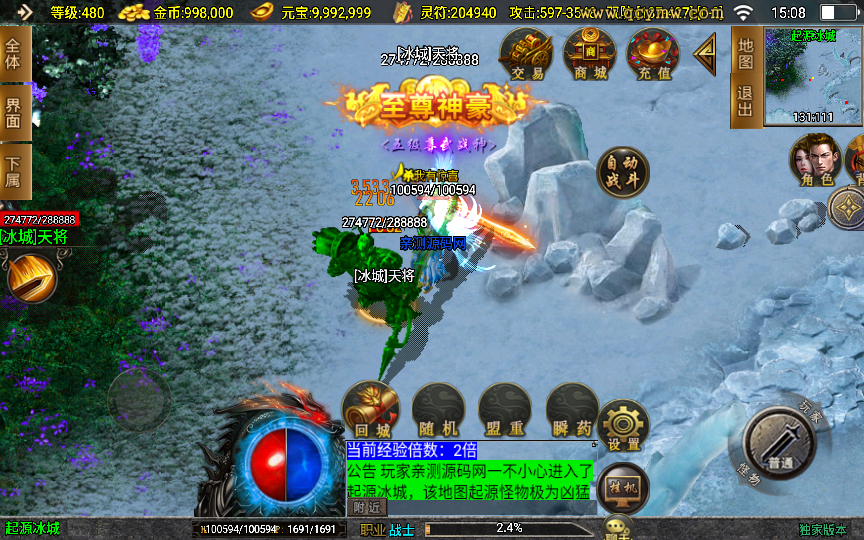The image size is (864, 540).
Task: Switch chat to the 附近 nearby channel
Action: tap(368, 507)
